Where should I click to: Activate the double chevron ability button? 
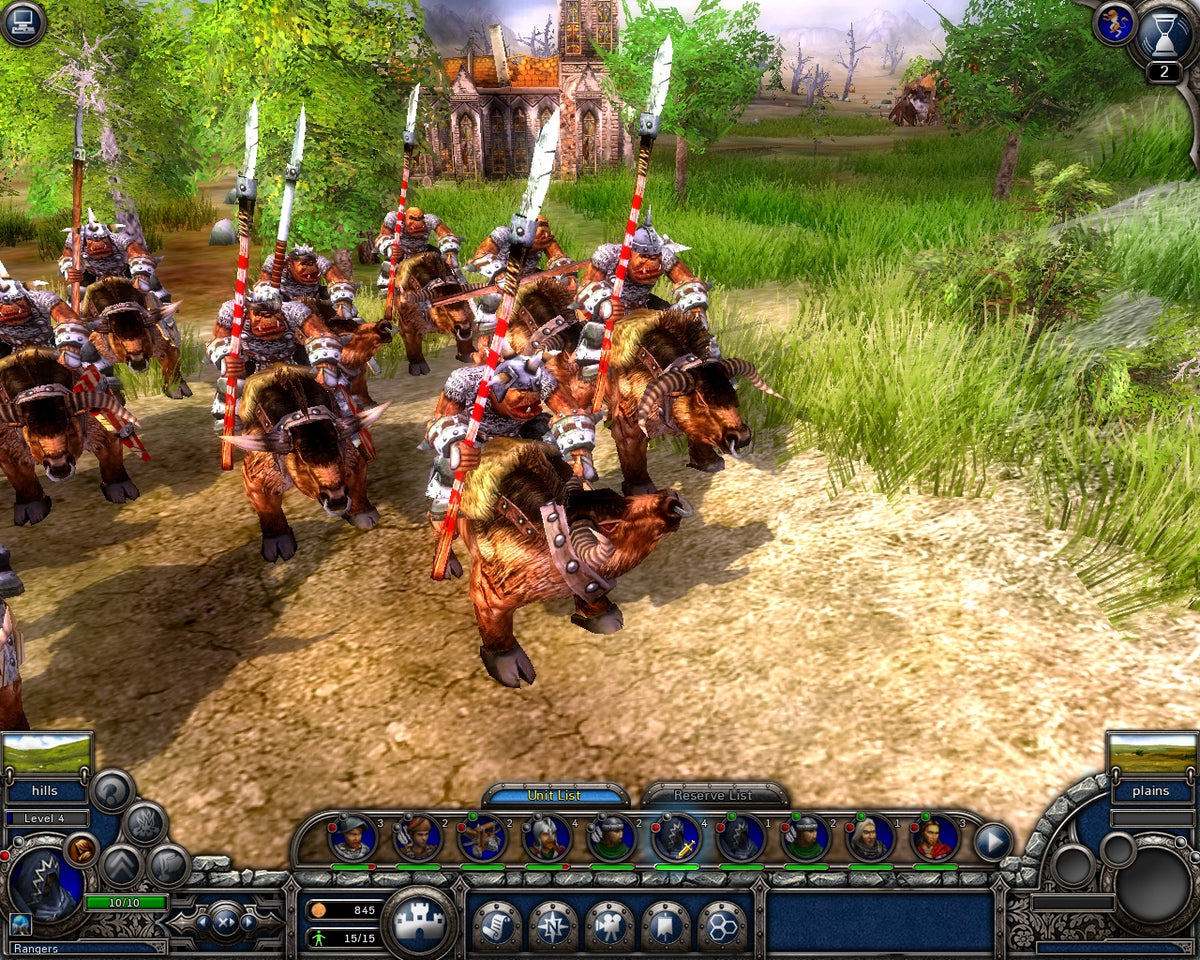[x=121, y=864]
